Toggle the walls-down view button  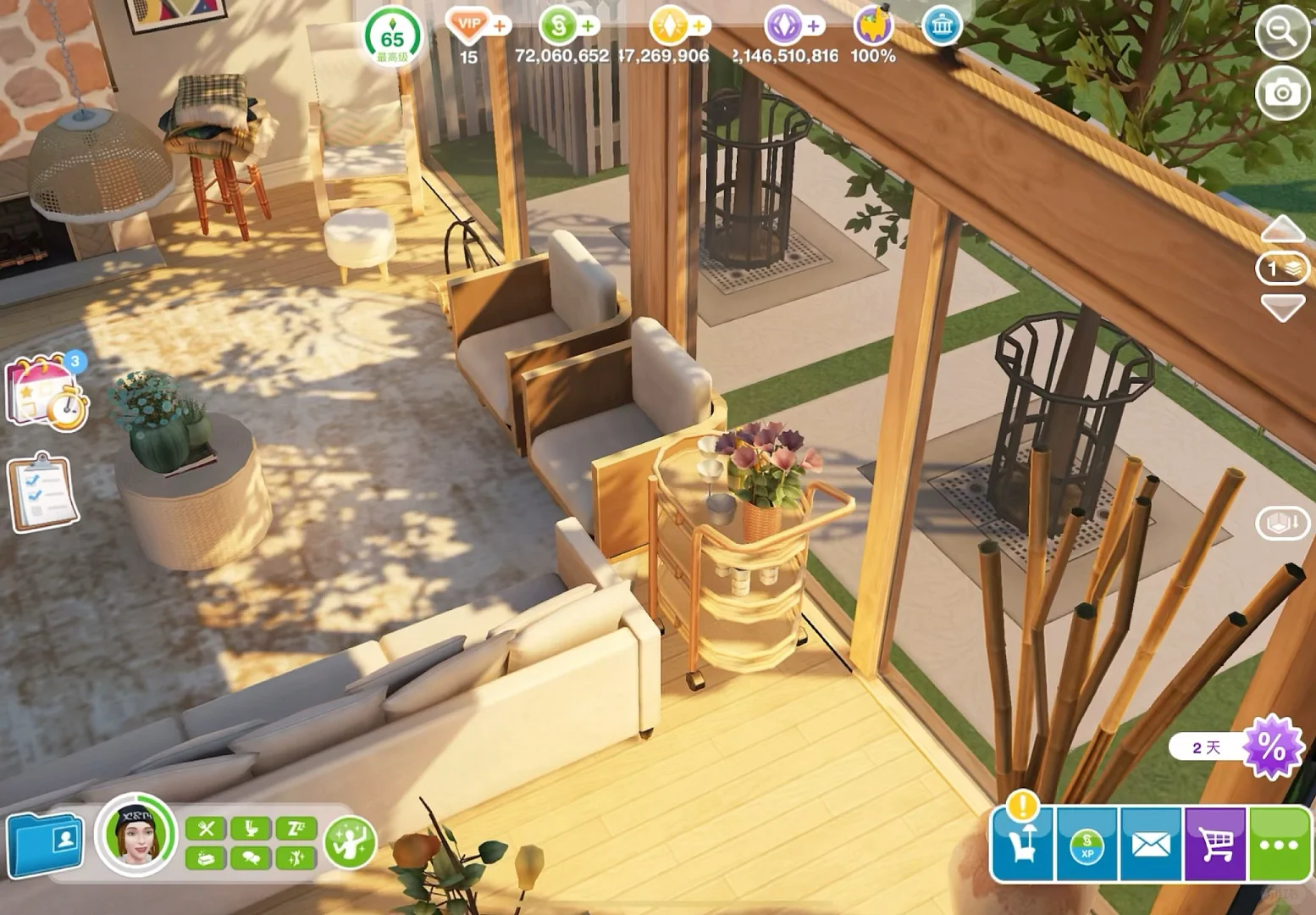[1282, 523]
